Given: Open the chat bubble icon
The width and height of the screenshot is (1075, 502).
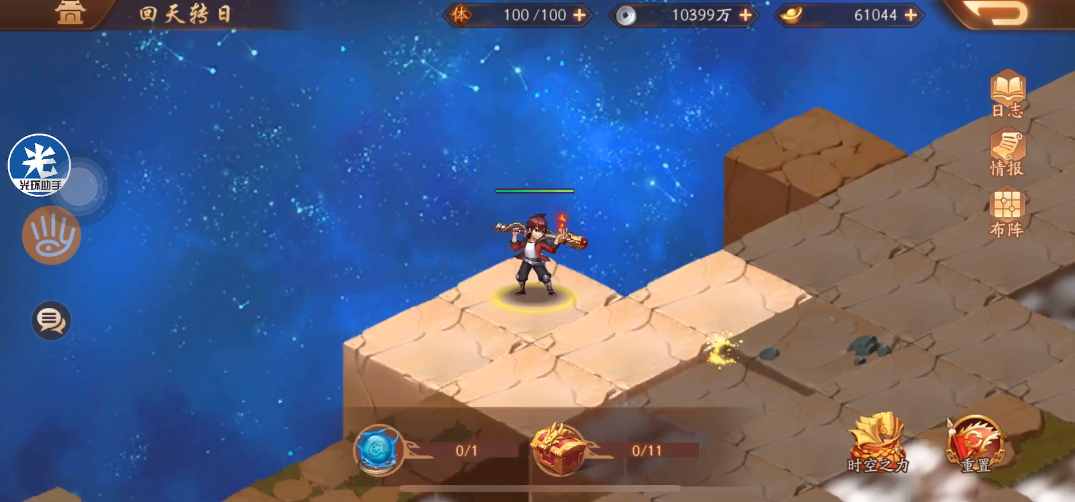Looking at the screenshot, I should (50, 320).
